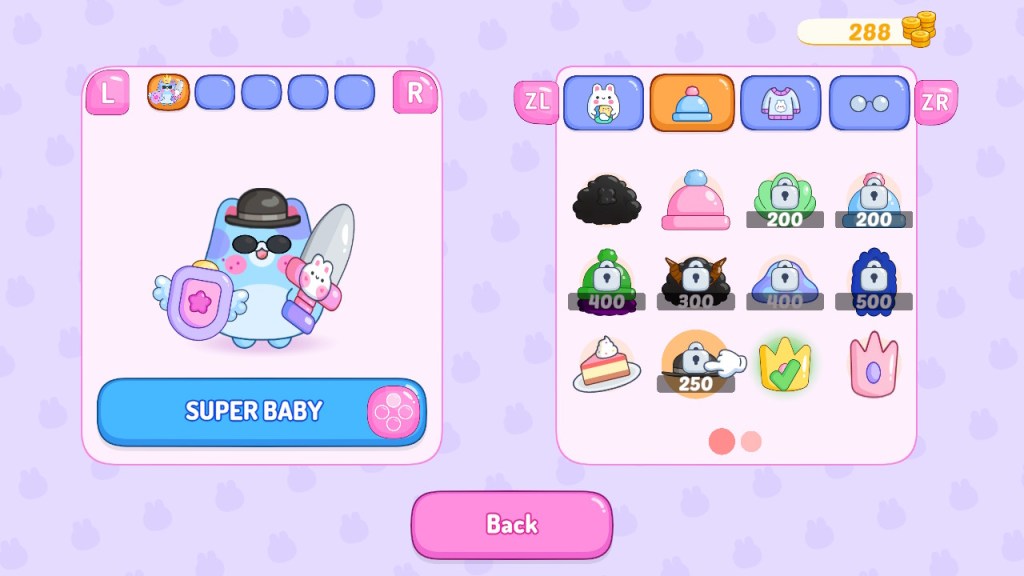This screenshot has height=576, width=1024.
Task: Switch to the hats category tab
Action: tap(692, 103)
